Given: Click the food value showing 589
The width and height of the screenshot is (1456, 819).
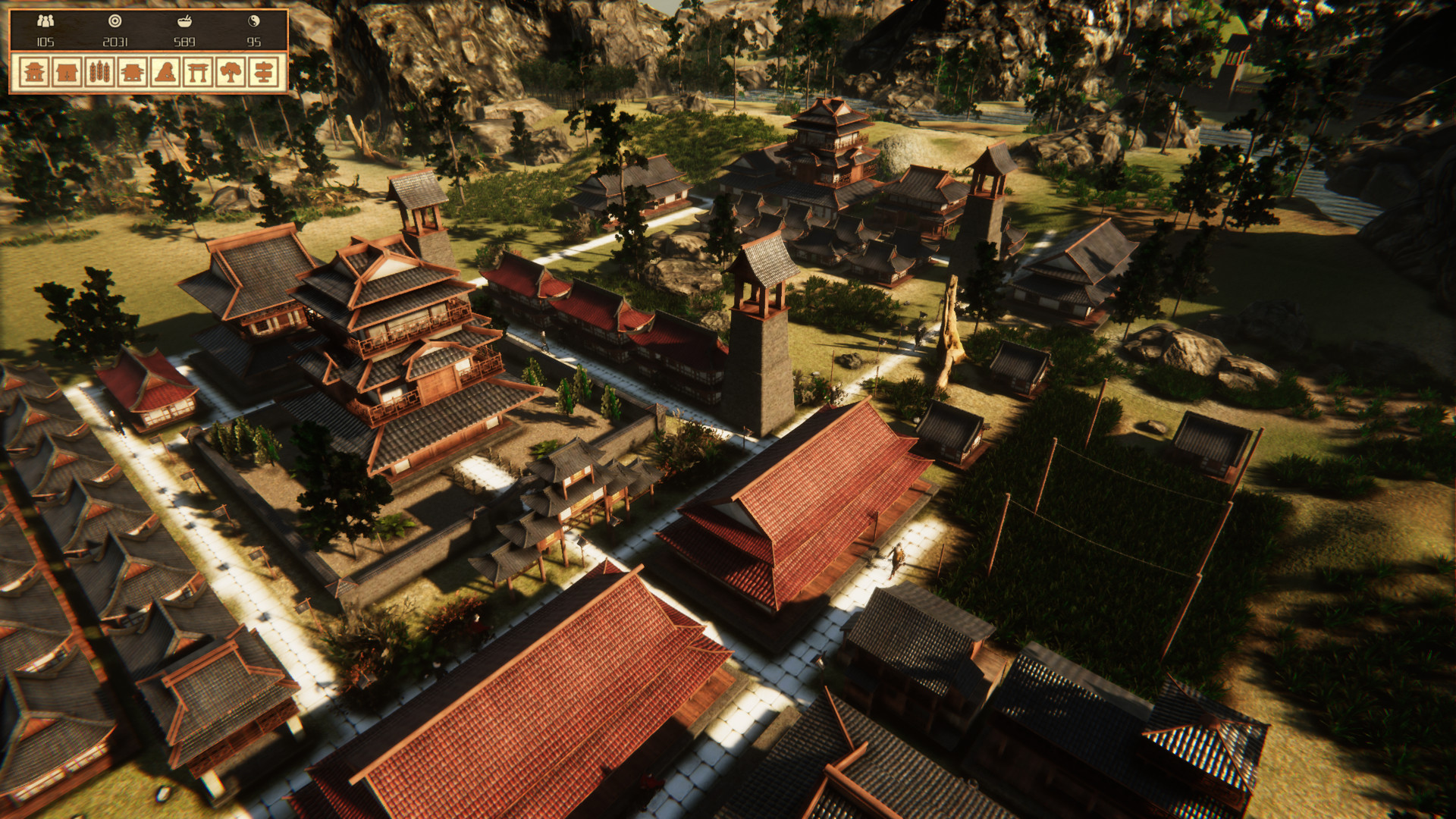Looking at the screenshot, I should pos(184,42).
